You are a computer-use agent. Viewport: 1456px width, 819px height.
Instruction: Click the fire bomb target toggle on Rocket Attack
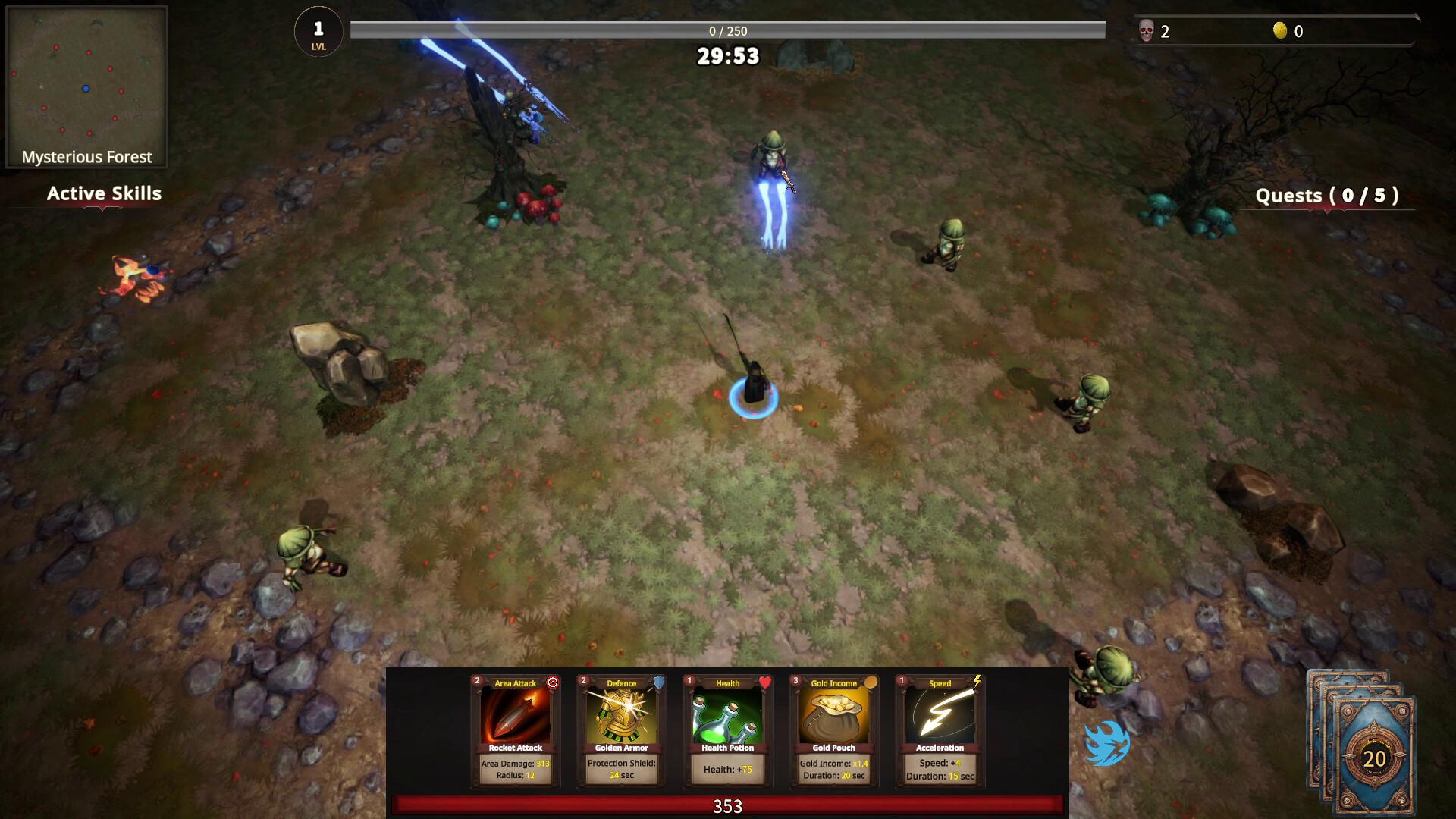pyautogui.click(x=552, y=682)
